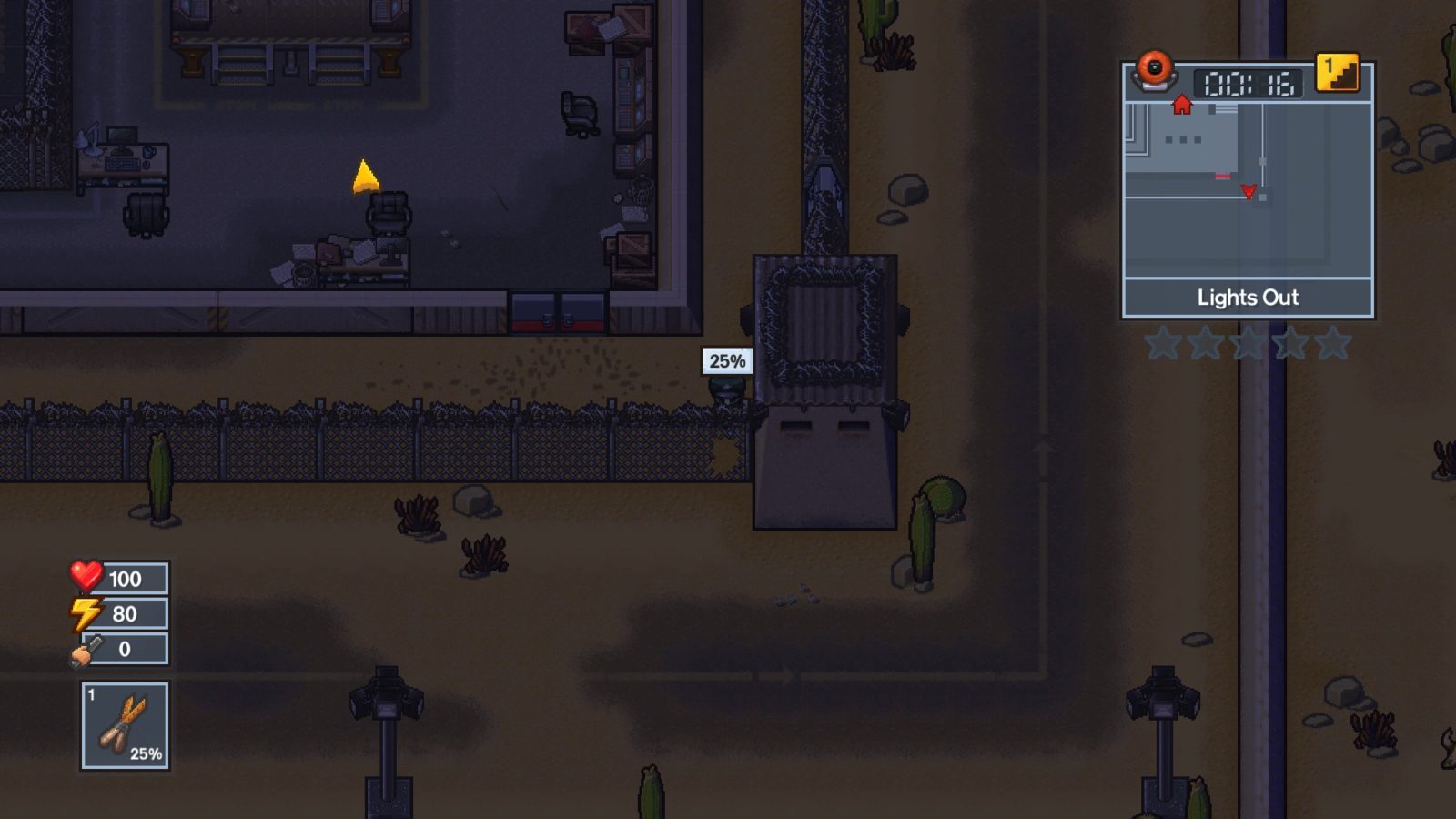Screen dimensions: 1456x819
Task: Click the heart health icon
Action: pos(86,576)
